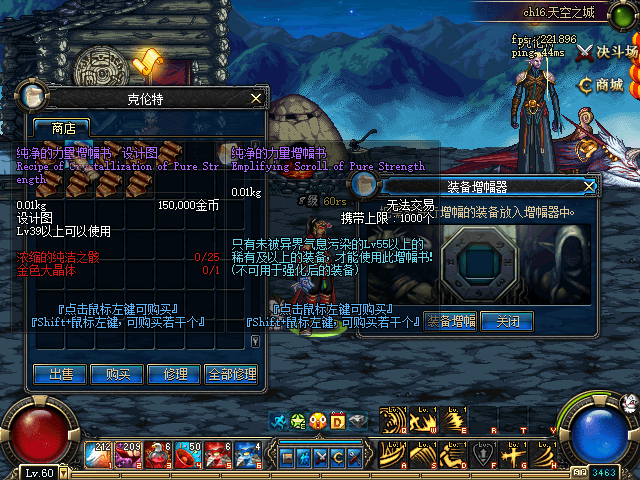The height and width of the screenshot is (480, 640).
Task: Click the 全部修理 repair all button
Action: pos(231,374)
